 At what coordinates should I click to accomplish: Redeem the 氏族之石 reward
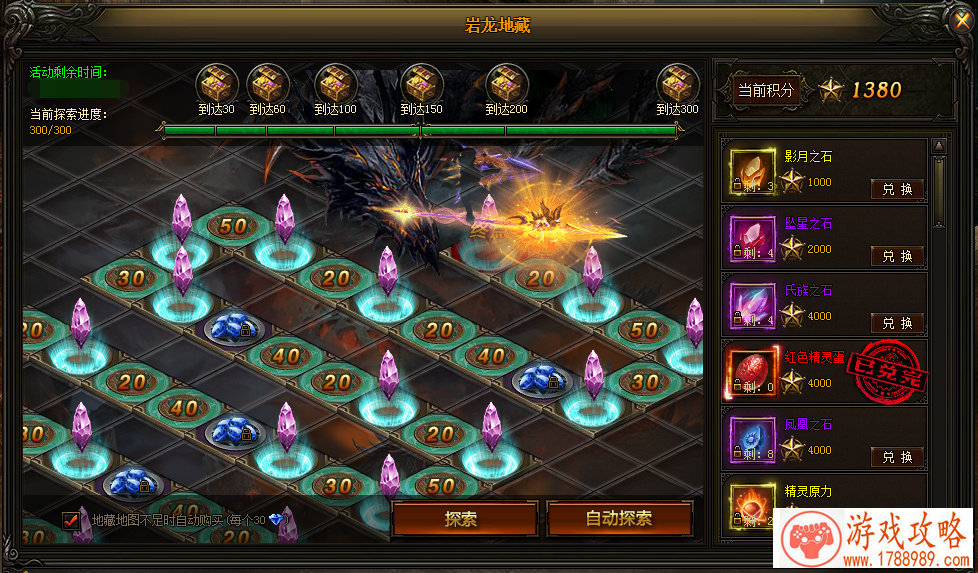pyautogui.click(x=896, y=323)
